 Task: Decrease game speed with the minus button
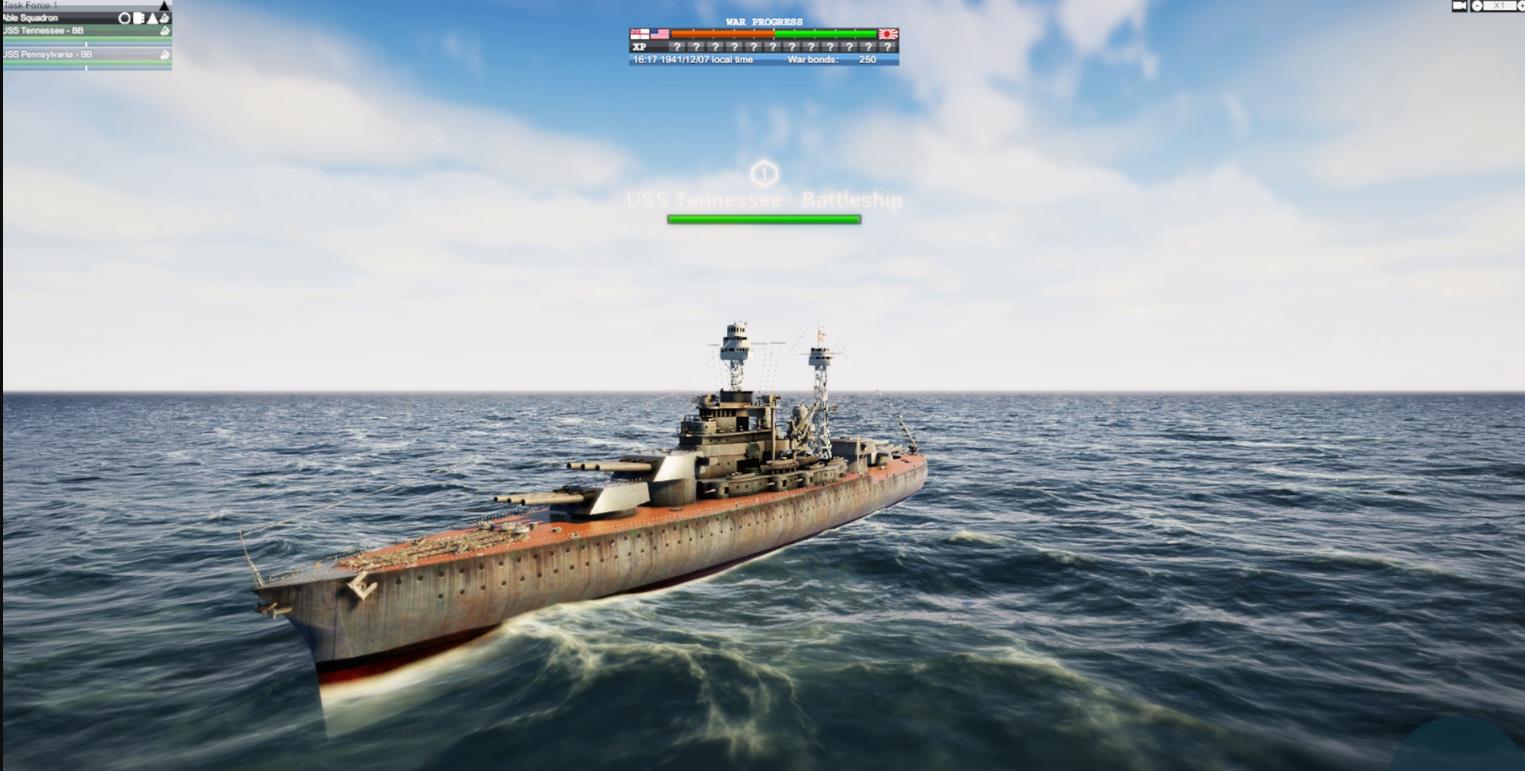pyautogui.click(x=1476, y=6)
